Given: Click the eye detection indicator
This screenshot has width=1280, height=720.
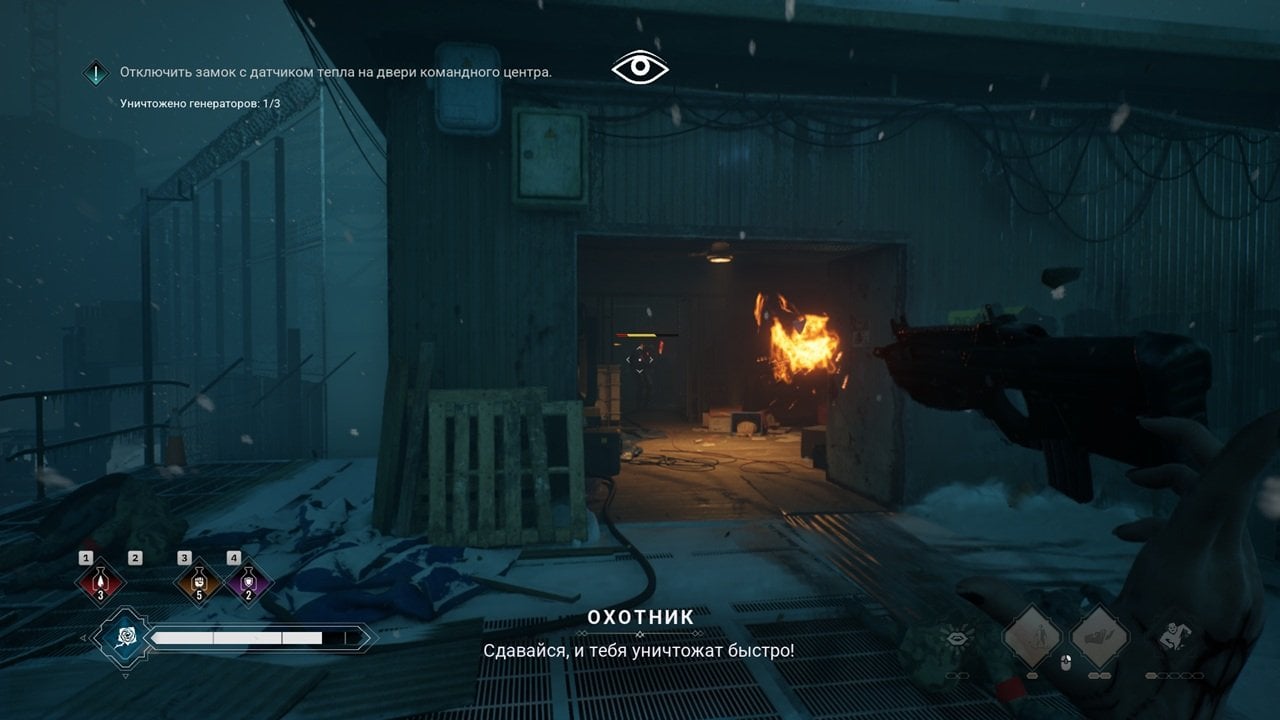Looking at the screenshot, I should [640, 68].
